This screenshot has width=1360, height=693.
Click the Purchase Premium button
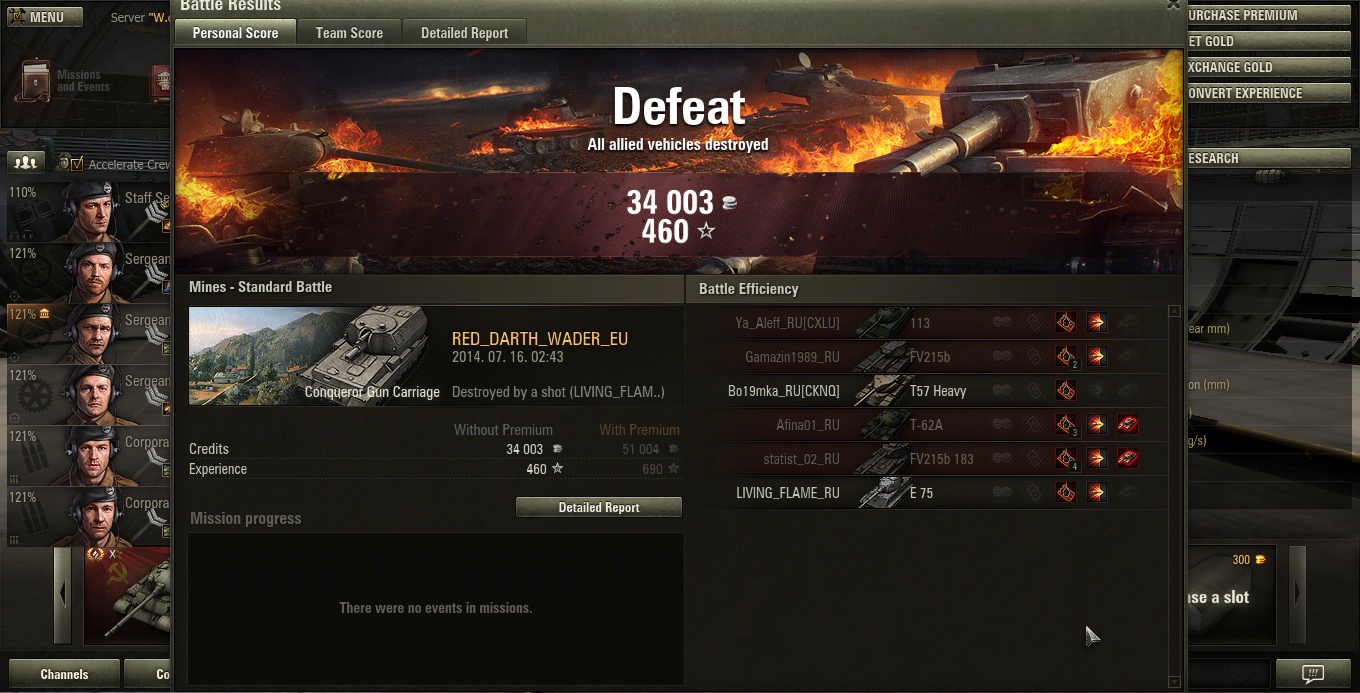pyautogui.click(x=1270, y=15)
